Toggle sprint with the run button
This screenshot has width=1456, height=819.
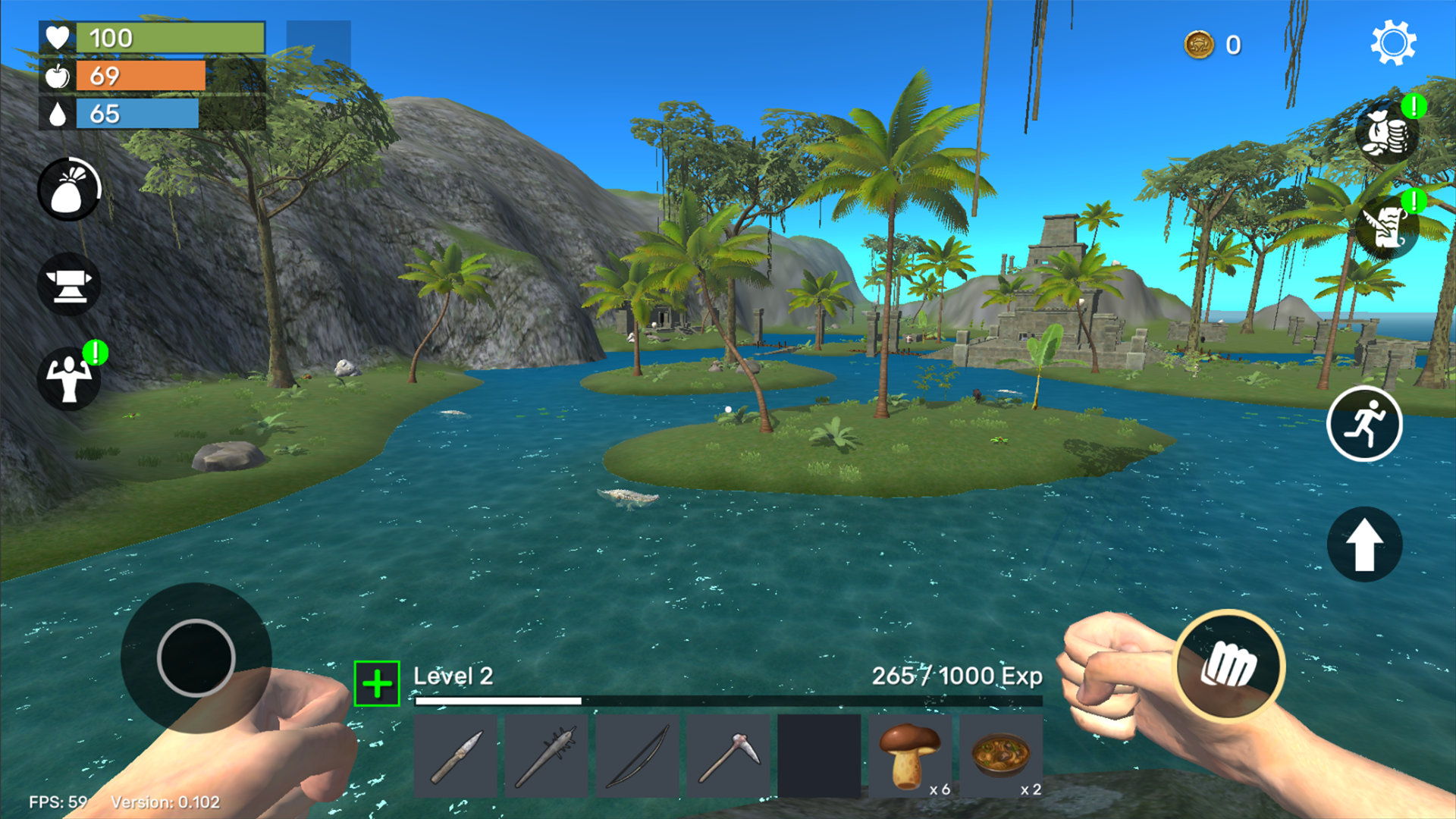(1365, 425)
